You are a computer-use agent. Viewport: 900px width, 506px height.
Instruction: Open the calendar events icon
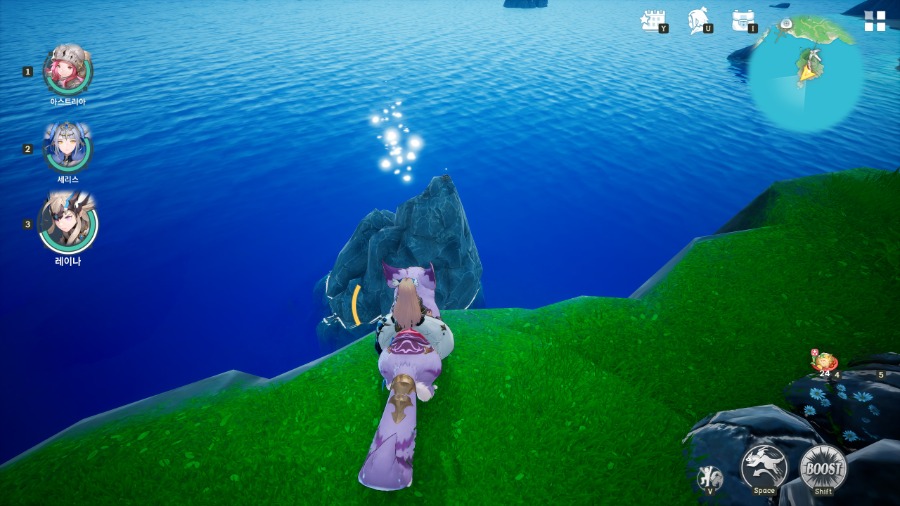coord(653,20)
